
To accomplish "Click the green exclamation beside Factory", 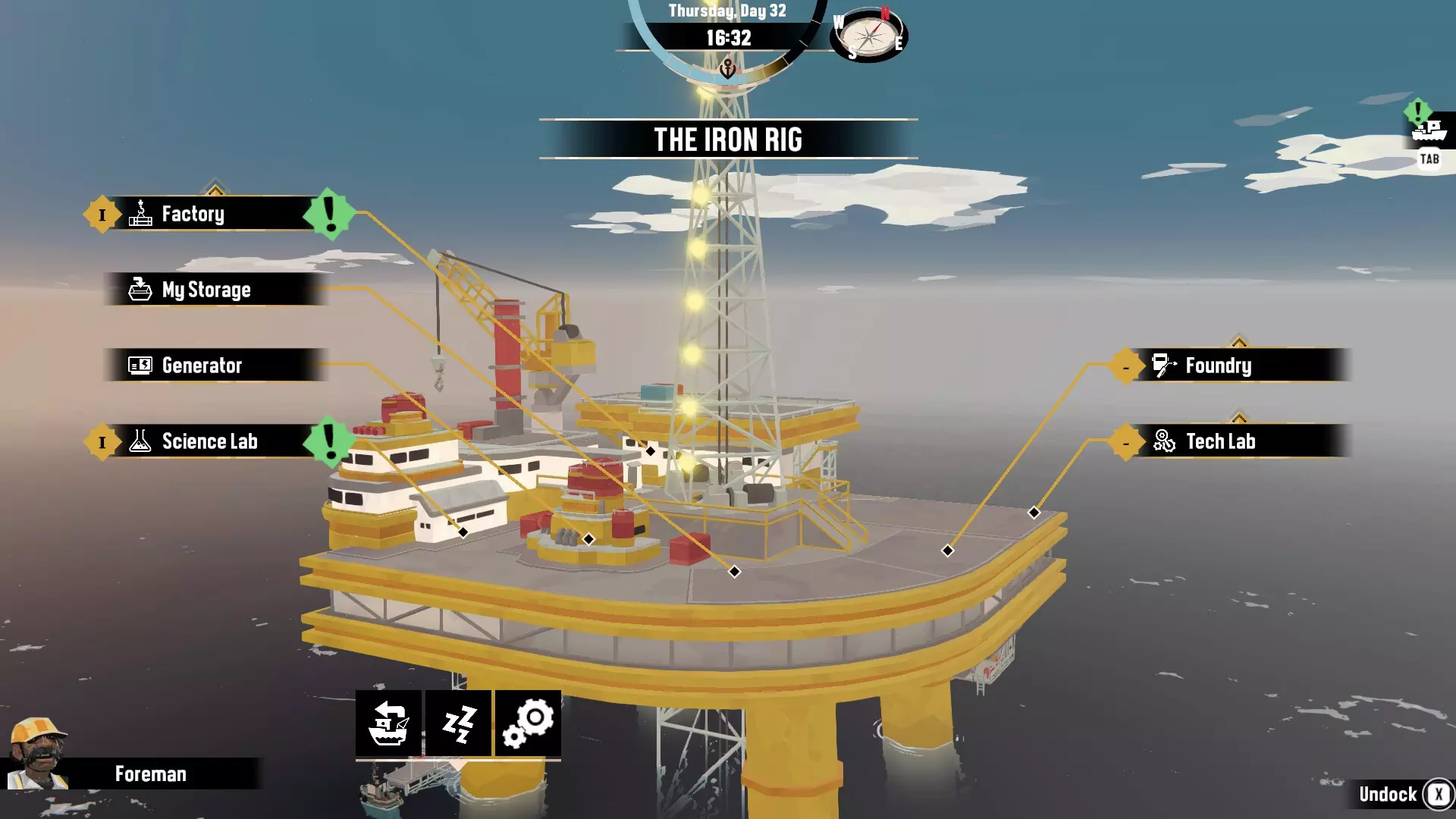I will click(328, 213).
